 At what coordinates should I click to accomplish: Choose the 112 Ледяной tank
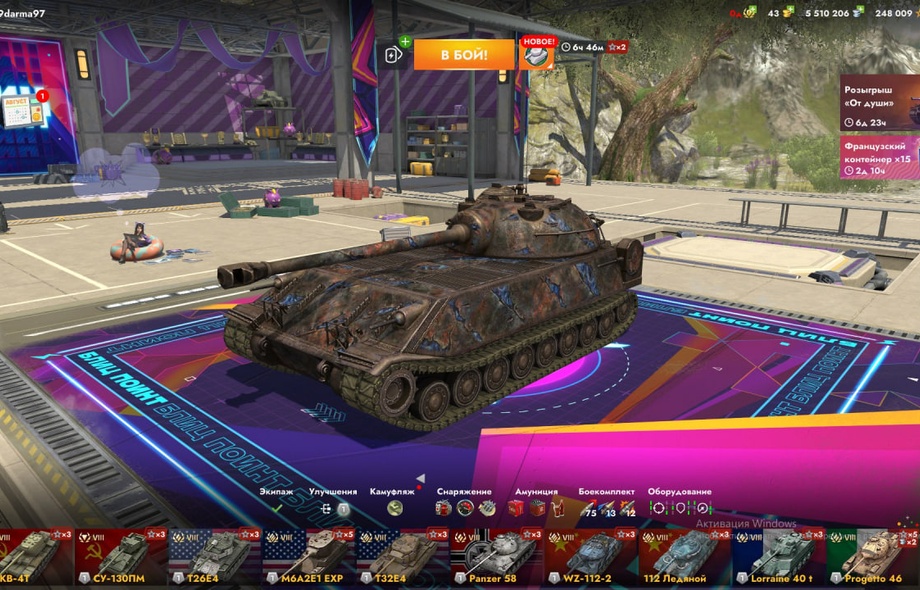coord(685,557)
